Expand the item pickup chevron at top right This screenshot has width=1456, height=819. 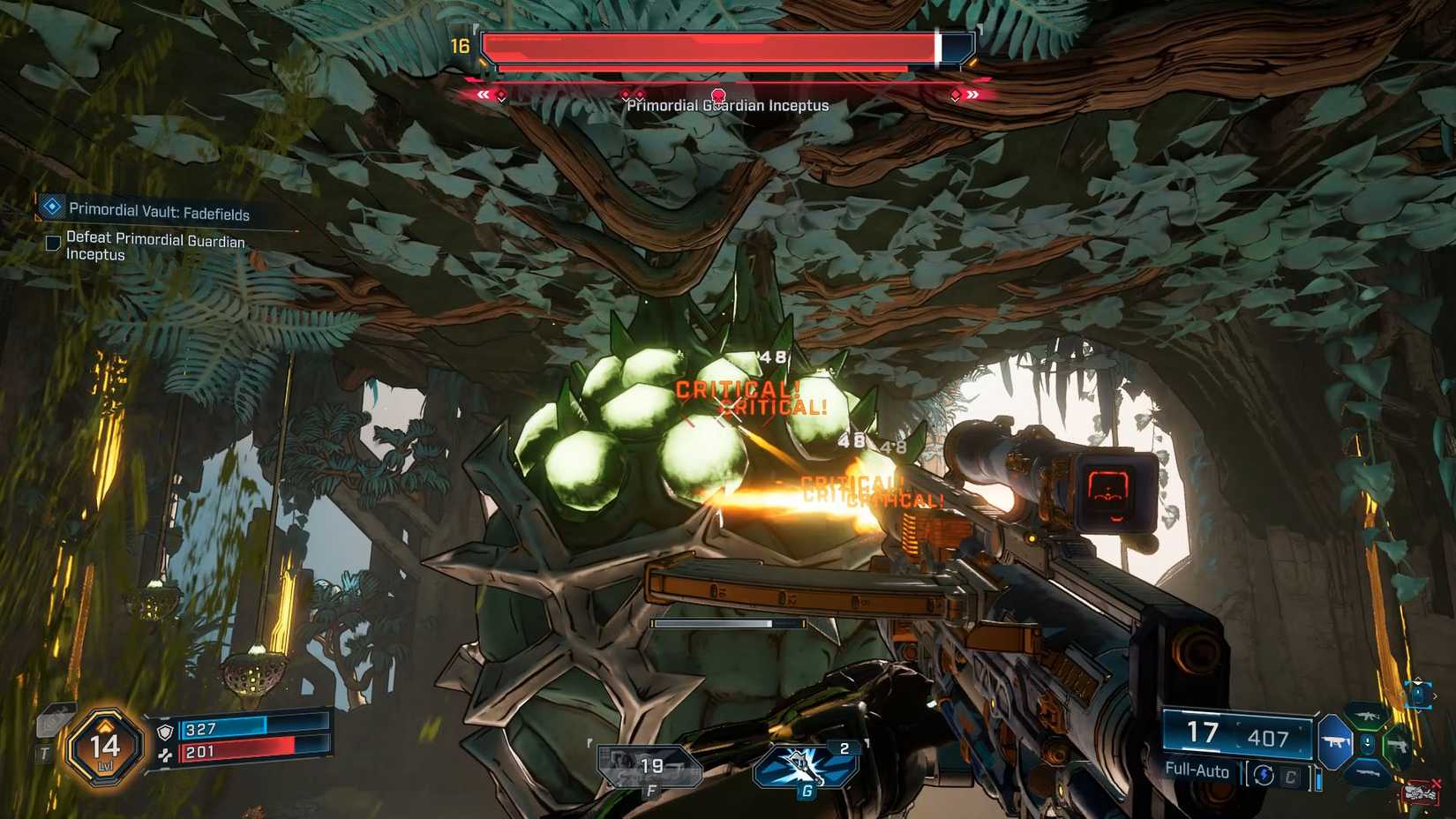(x=1435, y=696)
